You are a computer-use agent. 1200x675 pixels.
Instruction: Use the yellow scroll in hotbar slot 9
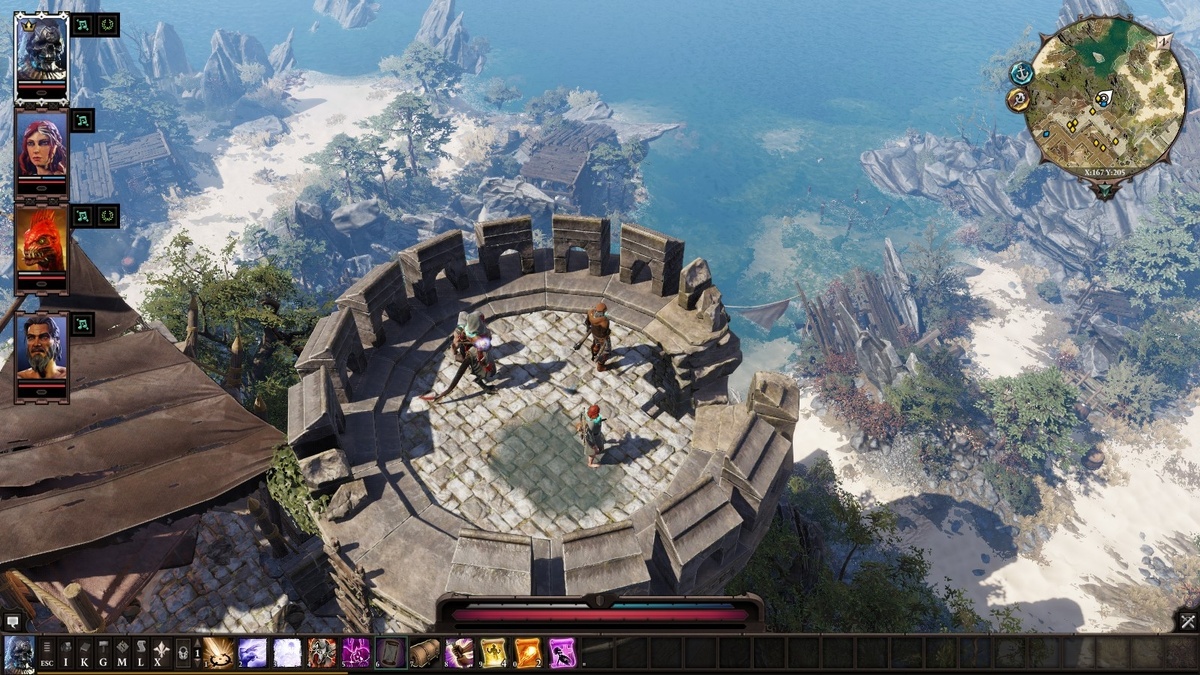tap(494, 653)
